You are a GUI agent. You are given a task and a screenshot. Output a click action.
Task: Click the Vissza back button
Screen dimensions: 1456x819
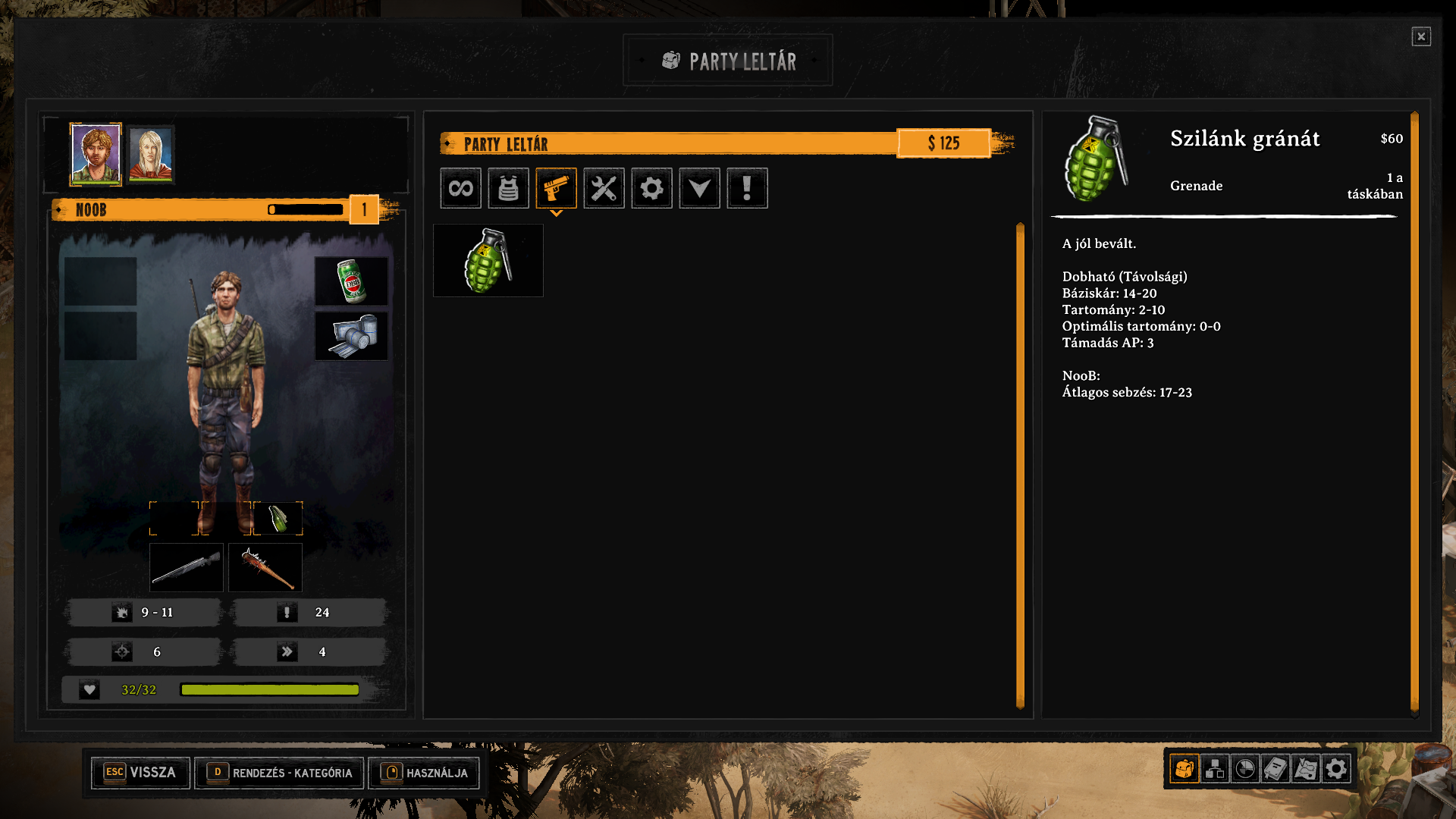tap(140, 773)
